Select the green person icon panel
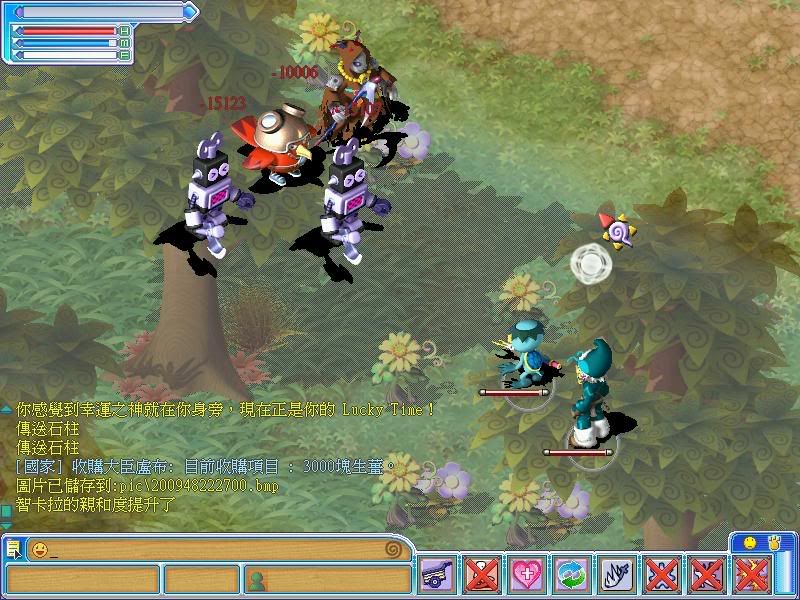This screenshot has height=600, width=800. click(x=257, y=579)
